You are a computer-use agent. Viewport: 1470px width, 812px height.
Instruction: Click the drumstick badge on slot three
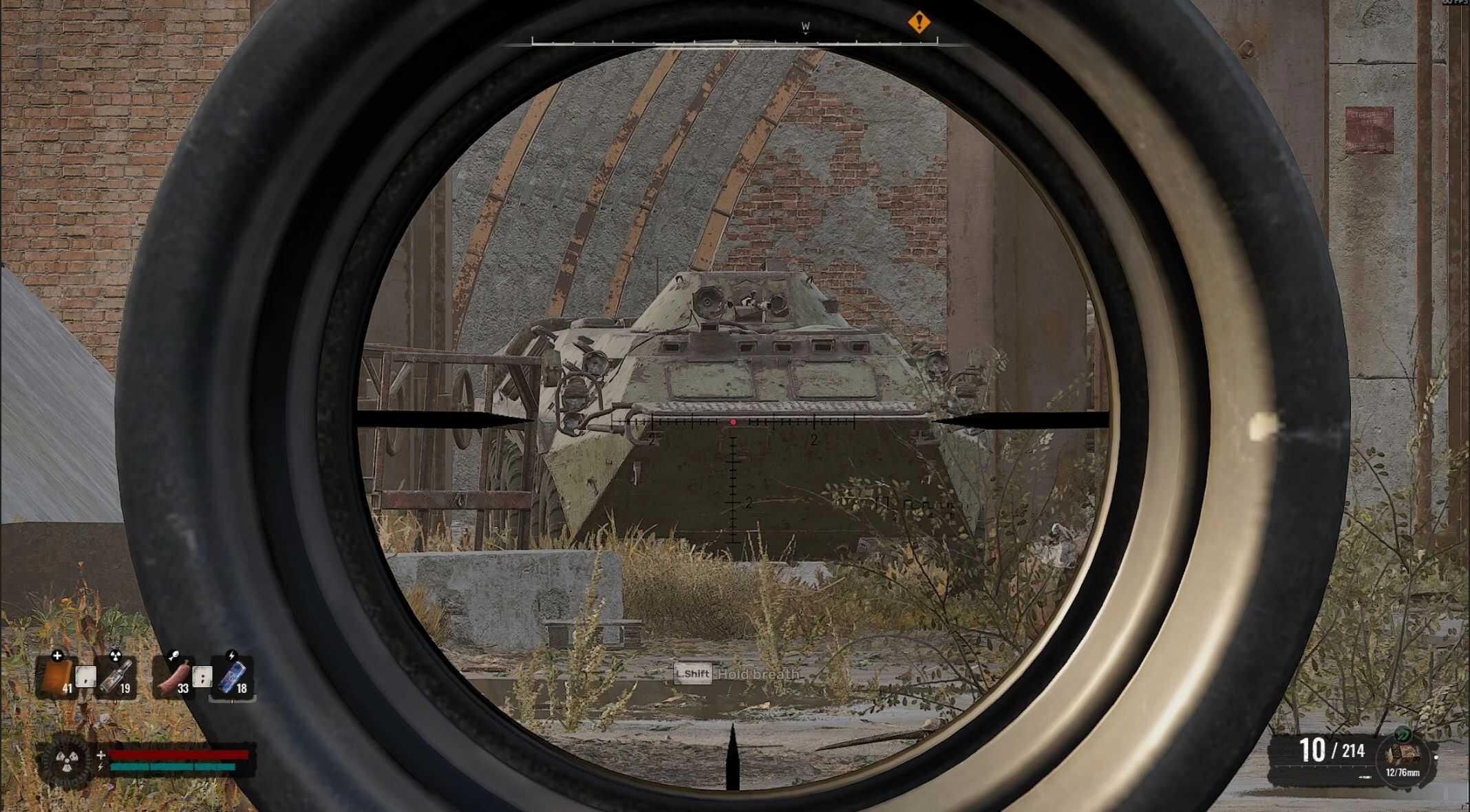pos(174,654)
